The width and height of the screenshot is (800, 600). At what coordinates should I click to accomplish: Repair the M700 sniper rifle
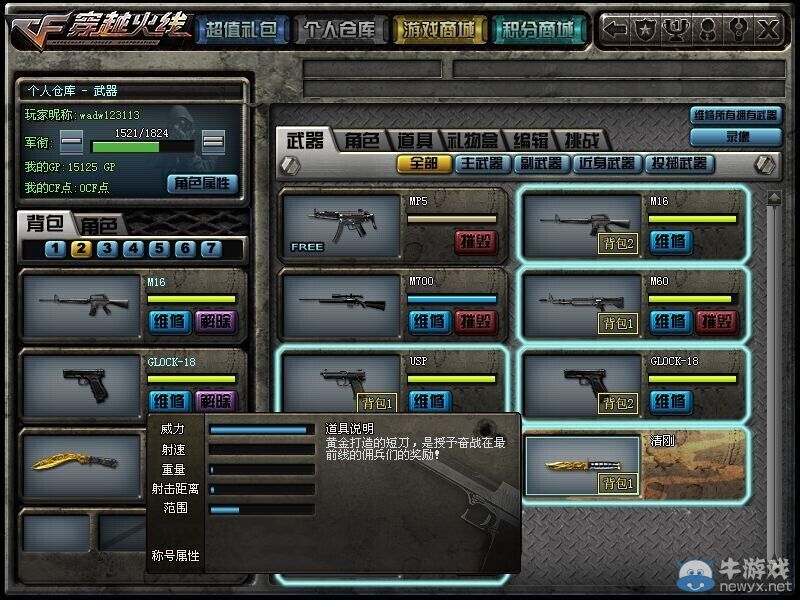pyautogui.click(x=430, y=321)
